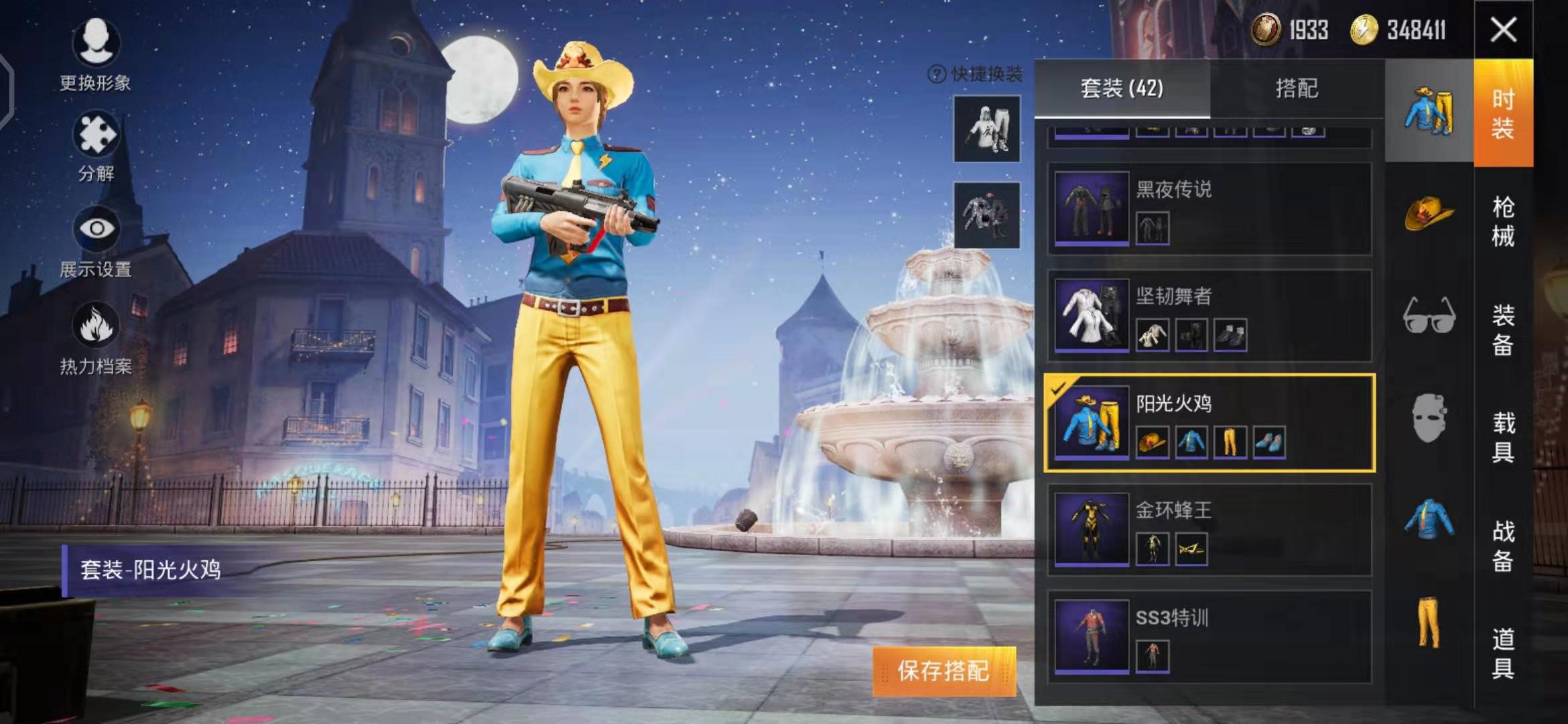Open the 载具 vehicles category

[1503, 438]
